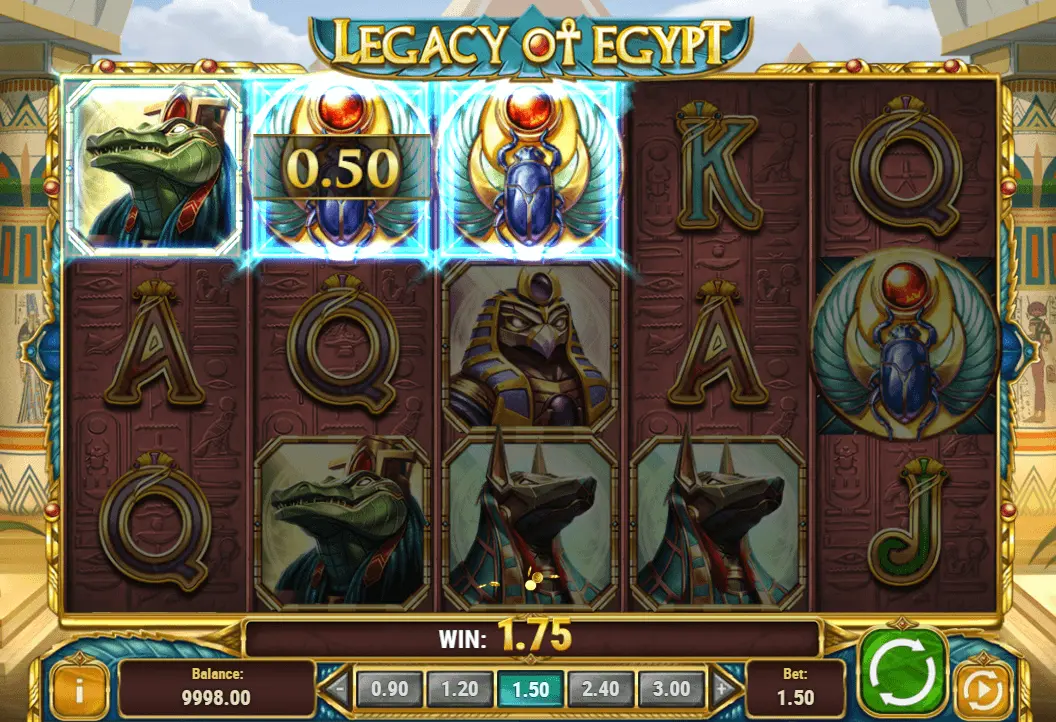Decrease bet with the minus arrow

pos(339,688)
